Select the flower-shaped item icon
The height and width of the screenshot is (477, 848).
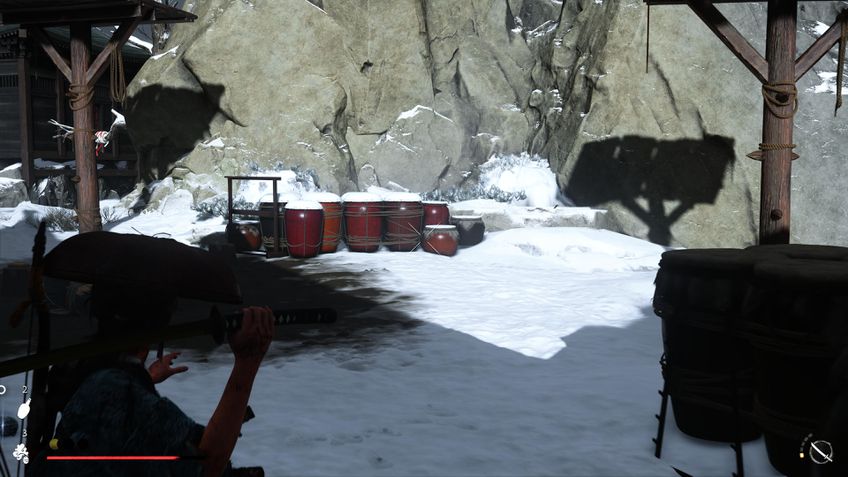21,452
